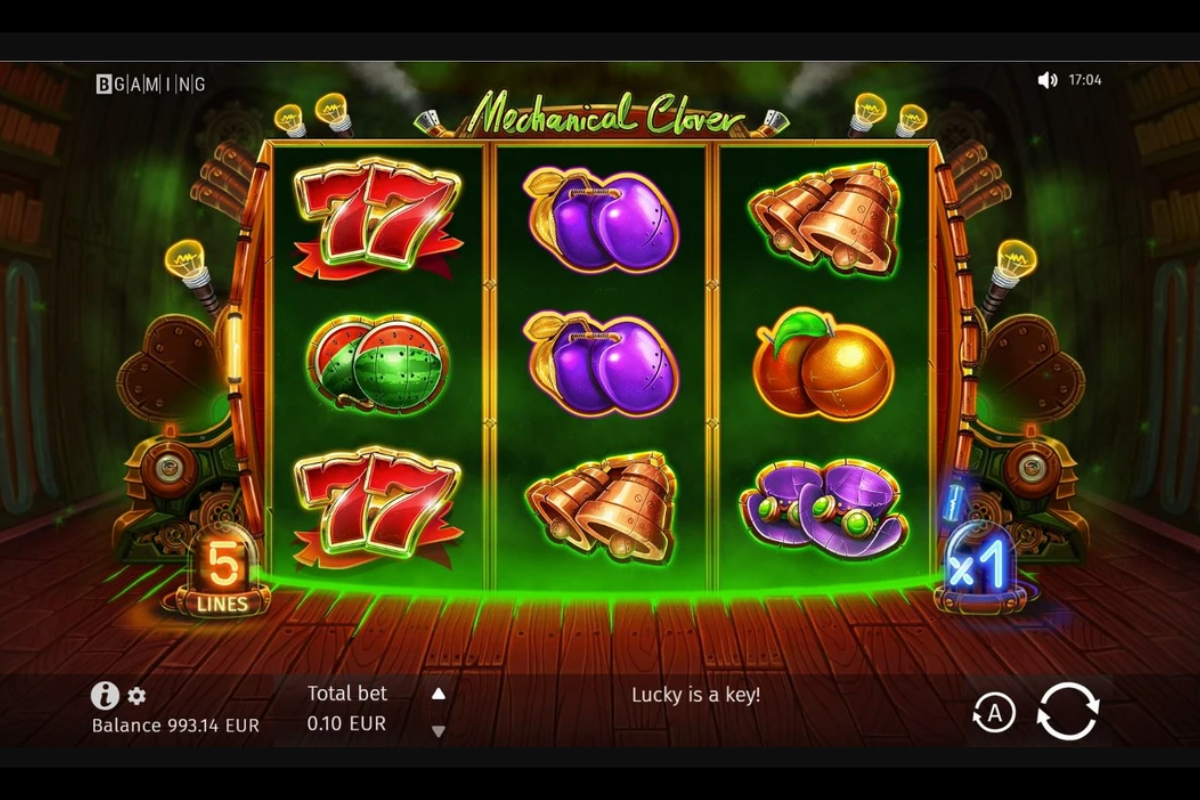
Task: Open settings with the gear icon
Action: tap(137, 696)
